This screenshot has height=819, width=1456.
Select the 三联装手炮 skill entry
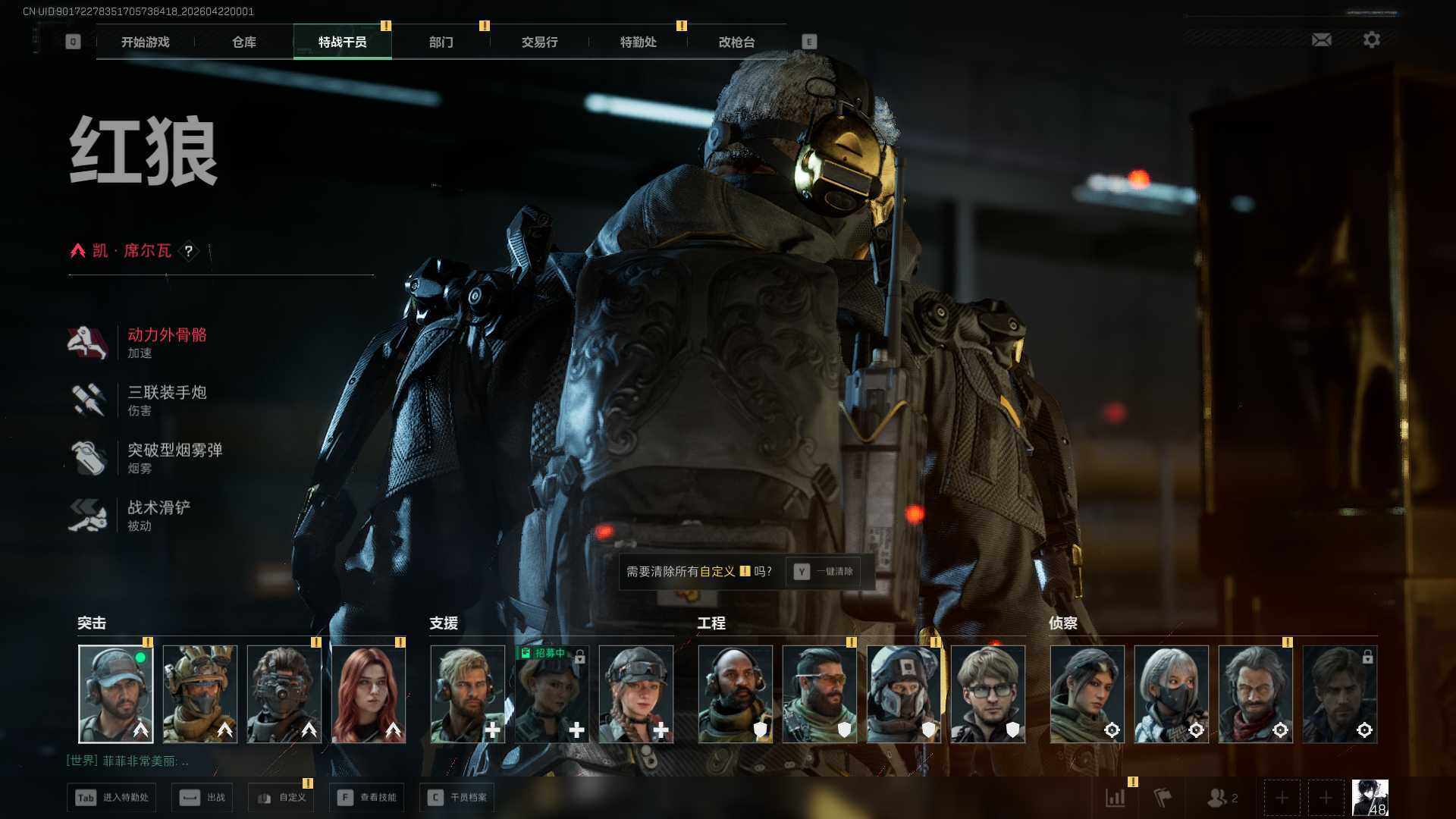167,400
